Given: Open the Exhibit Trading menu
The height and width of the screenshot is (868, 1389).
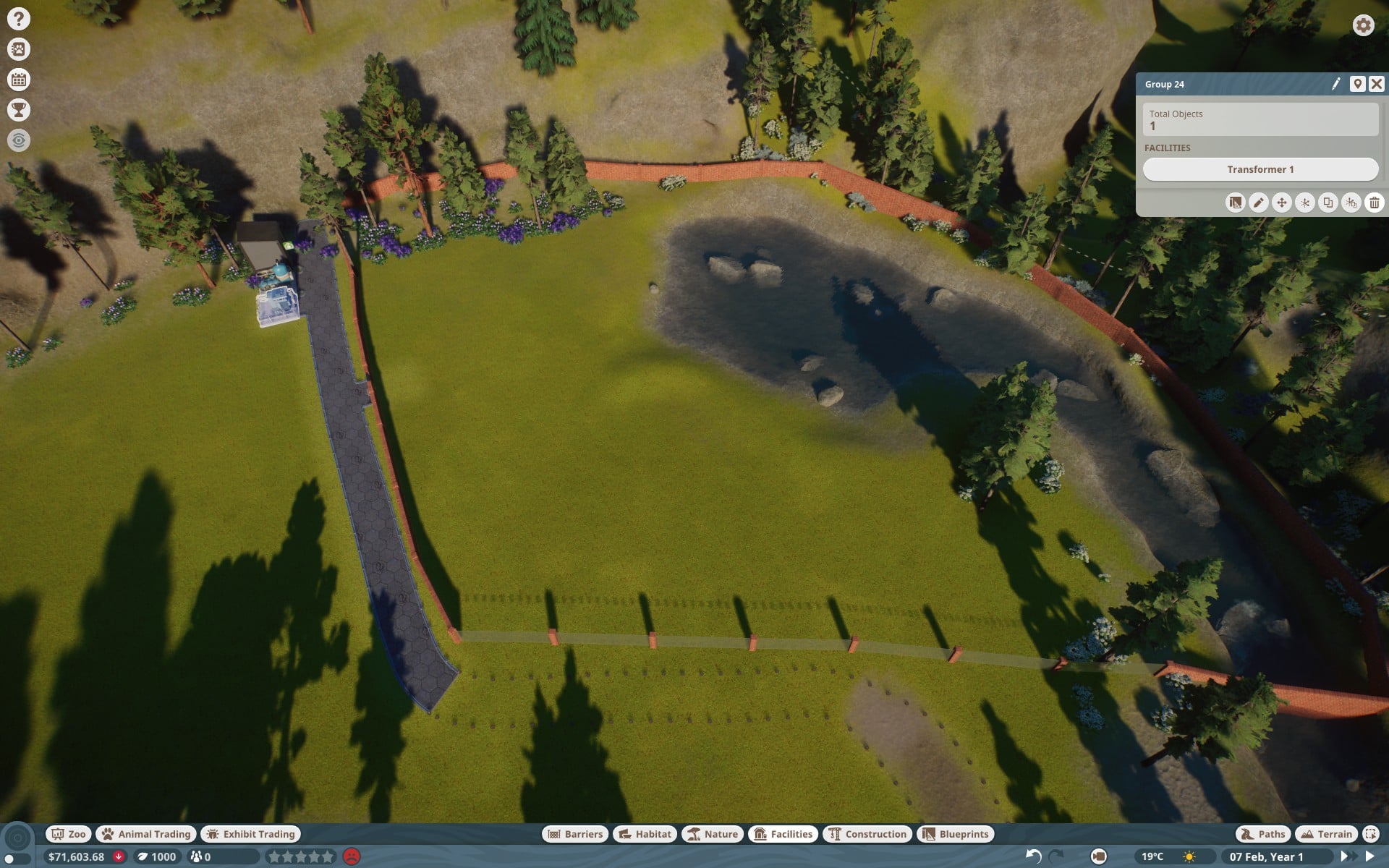Looking at the screenshot, I should point(250,834).
